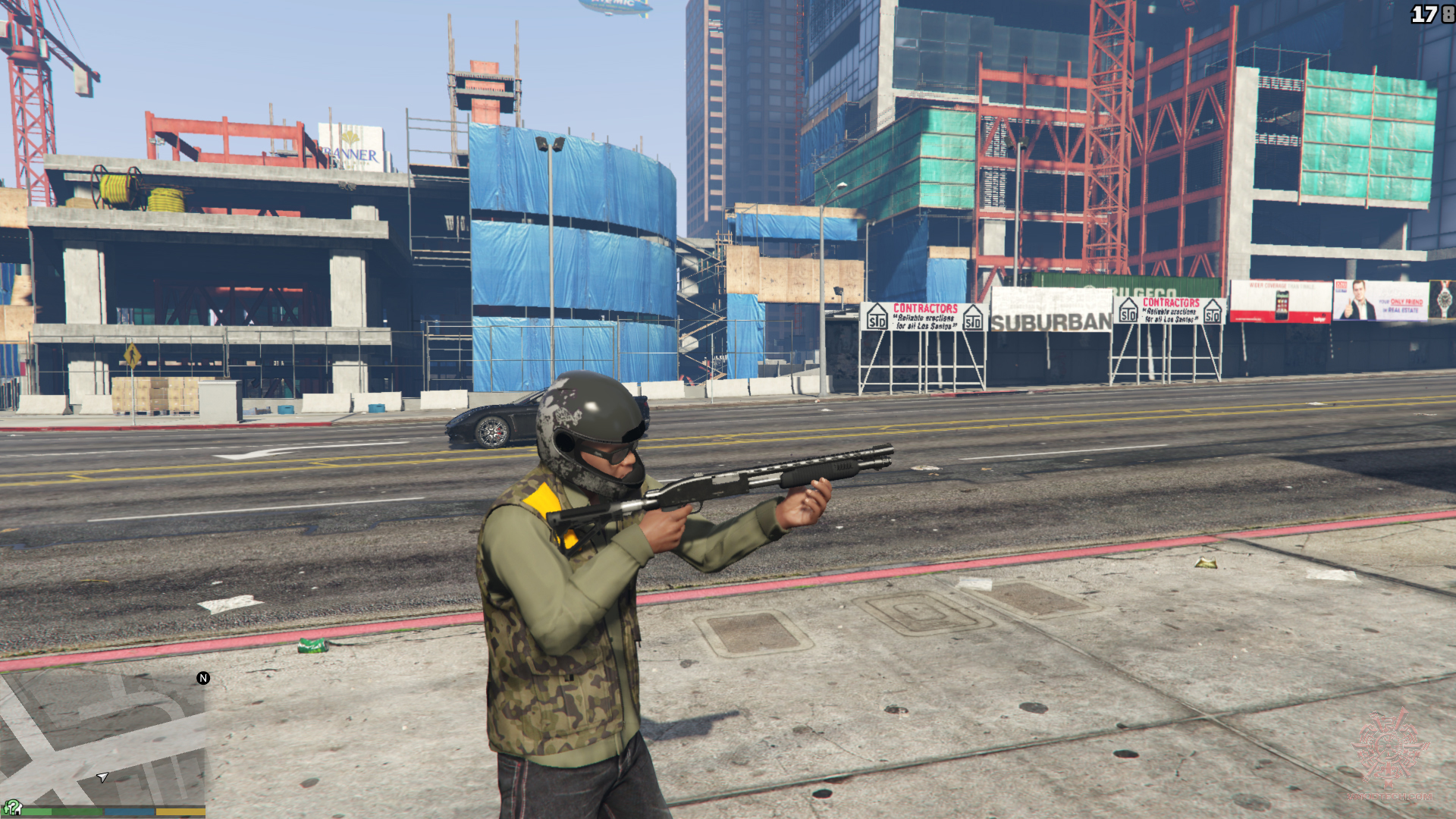This screenshot has height=819, width=1456.
Task: Open the minimap in the corner
Action: pos(102,739)
